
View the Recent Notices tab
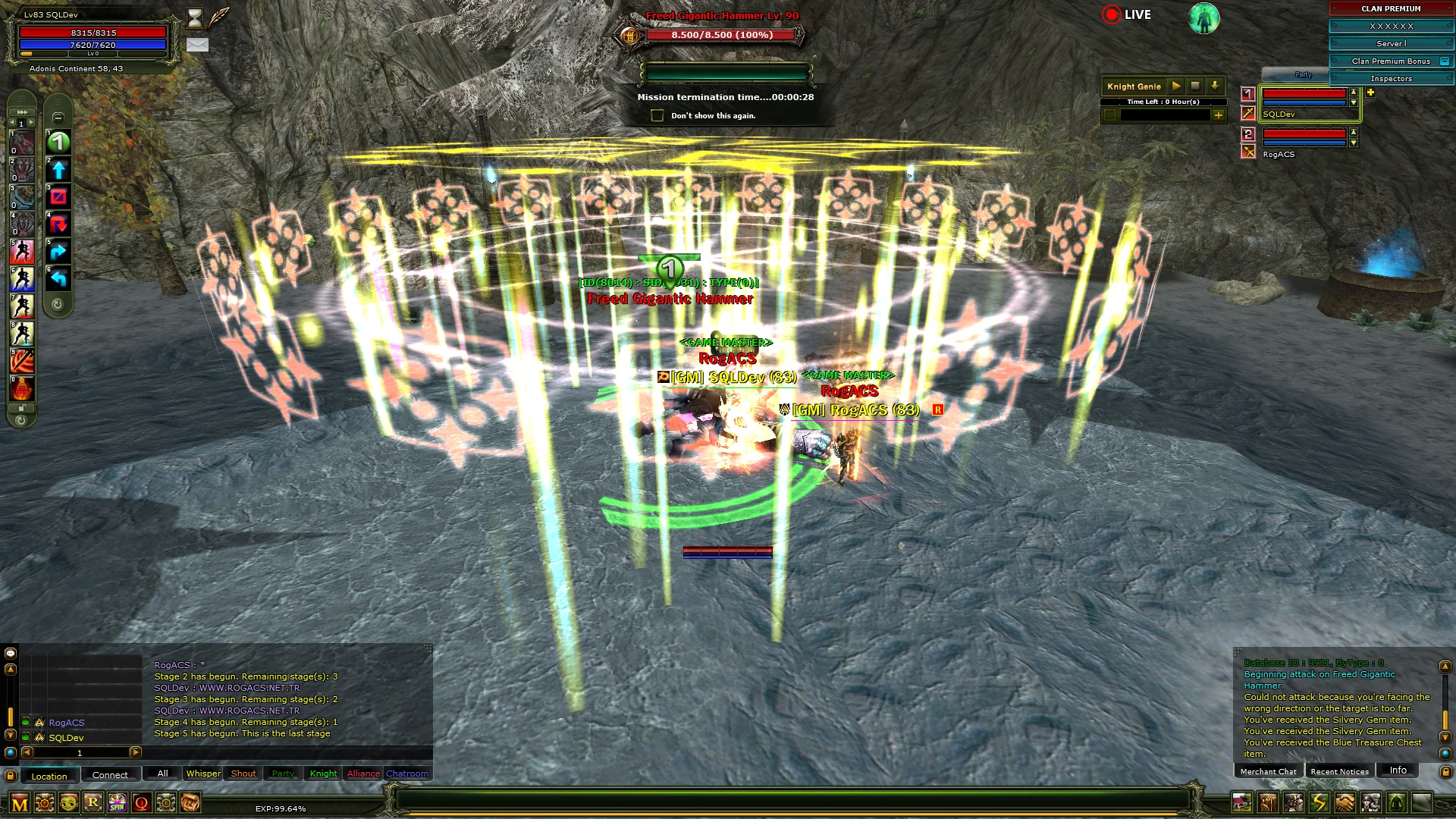tap(1339, 771)
